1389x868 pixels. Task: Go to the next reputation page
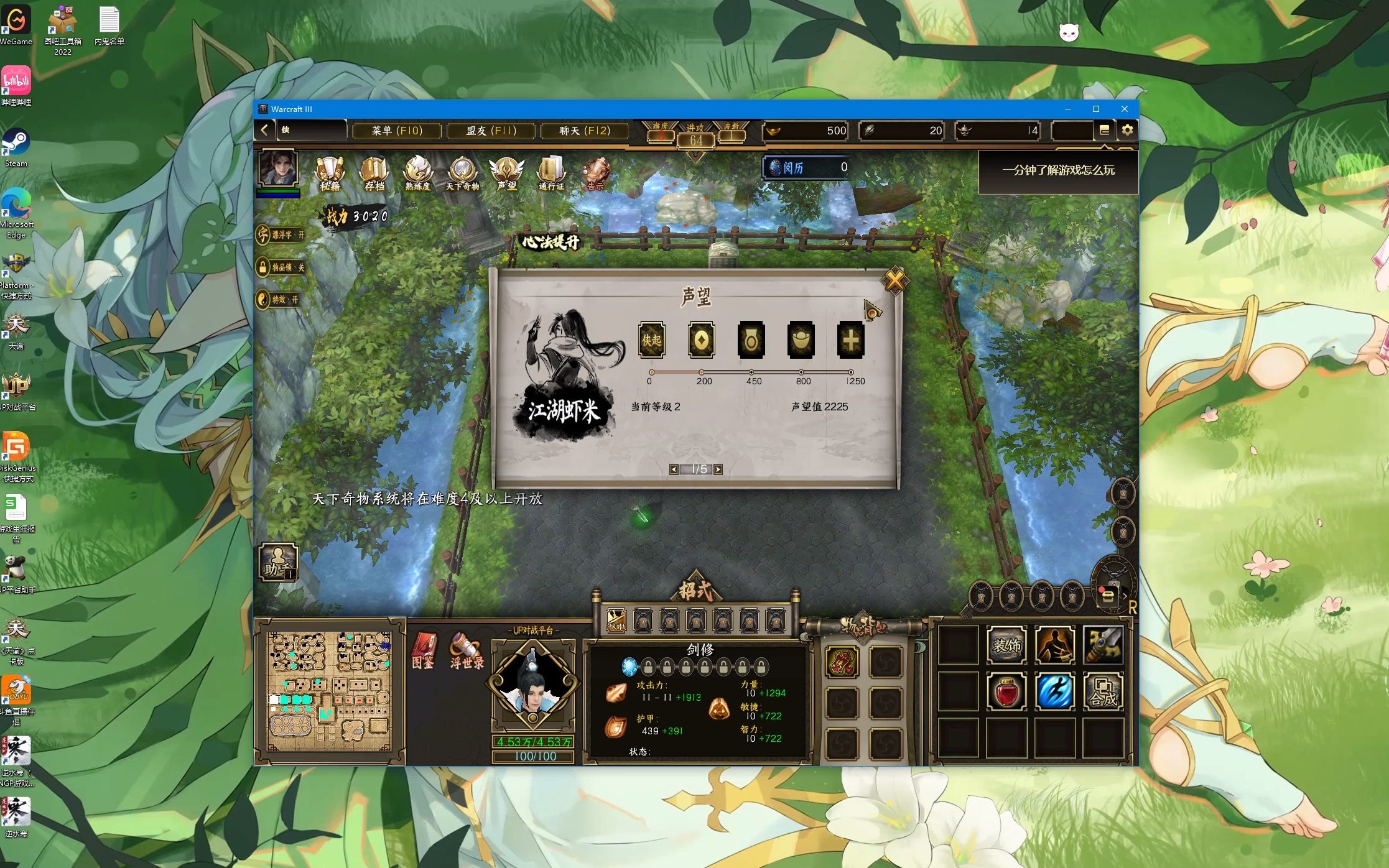click(718, 469)
